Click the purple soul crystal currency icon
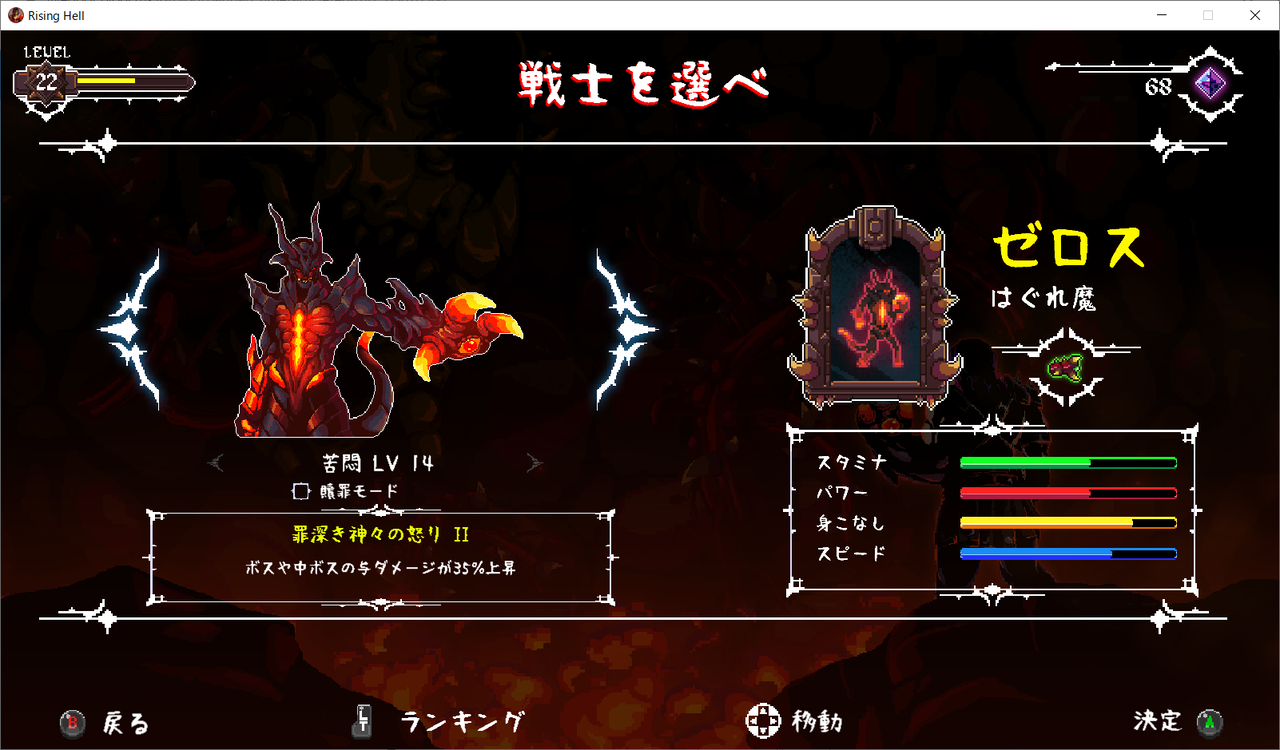 pyautogui.click(x=1211, y=84)
